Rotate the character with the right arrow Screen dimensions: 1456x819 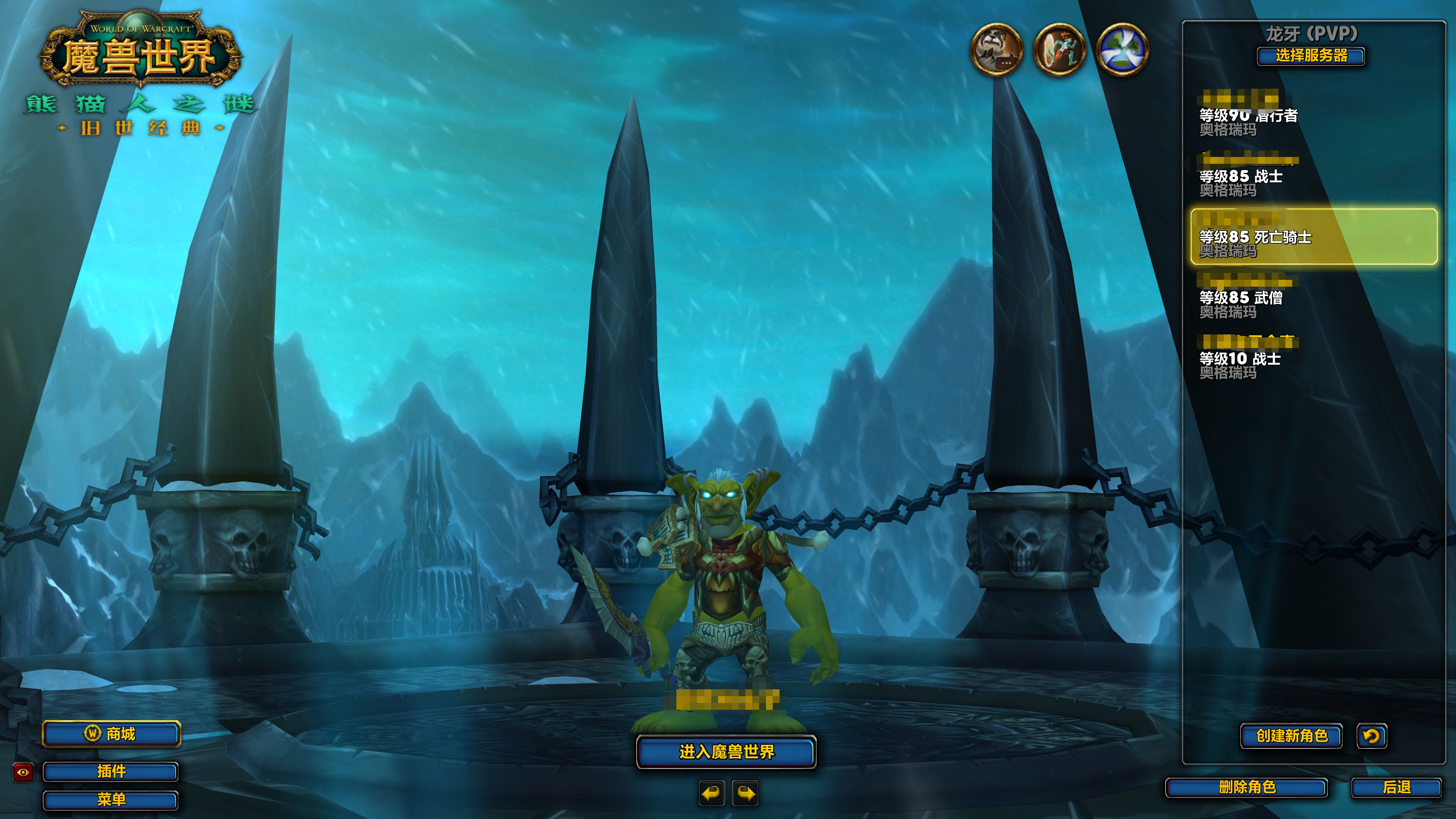tap(745, 793)
